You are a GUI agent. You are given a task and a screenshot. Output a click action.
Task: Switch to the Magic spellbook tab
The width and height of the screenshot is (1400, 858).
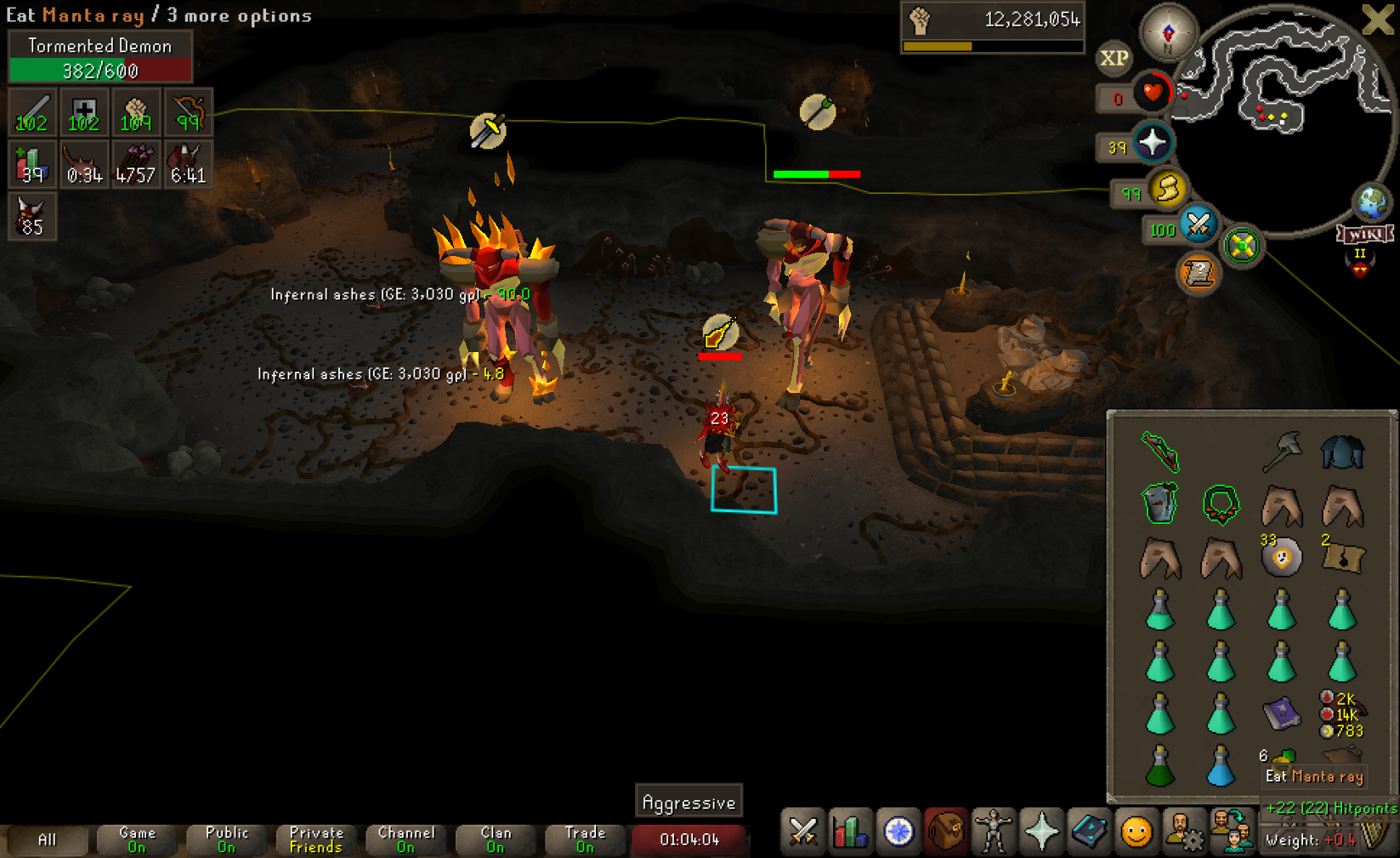click(x=1089, y=832)
